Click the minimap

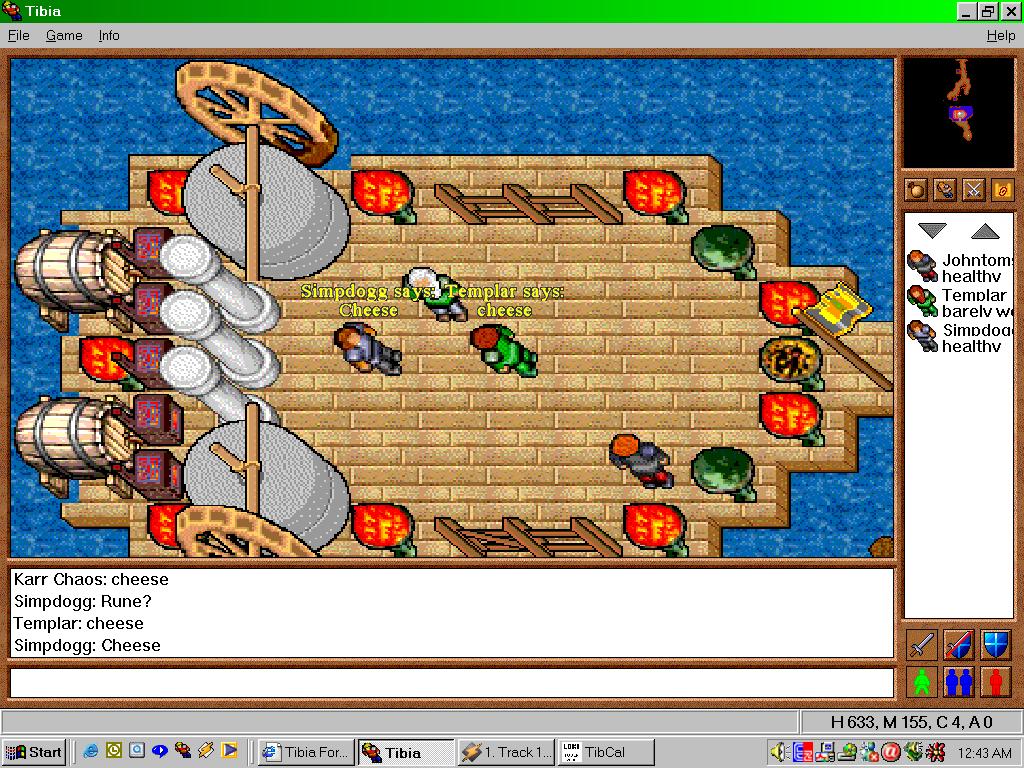point(958,112)
